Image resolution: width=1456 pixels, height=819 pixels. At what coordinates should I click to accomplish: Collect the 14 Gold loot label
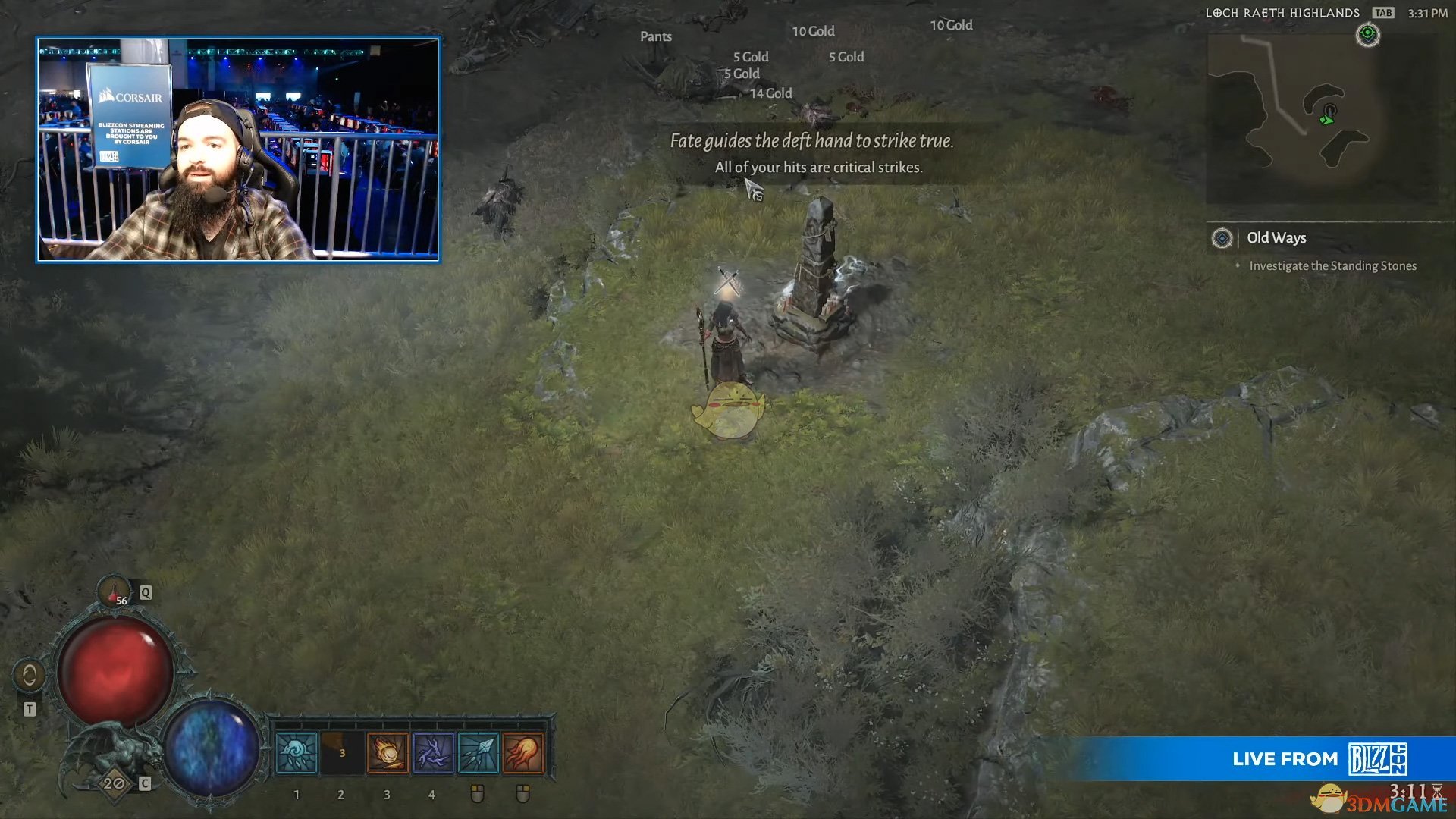pos(770,93)
